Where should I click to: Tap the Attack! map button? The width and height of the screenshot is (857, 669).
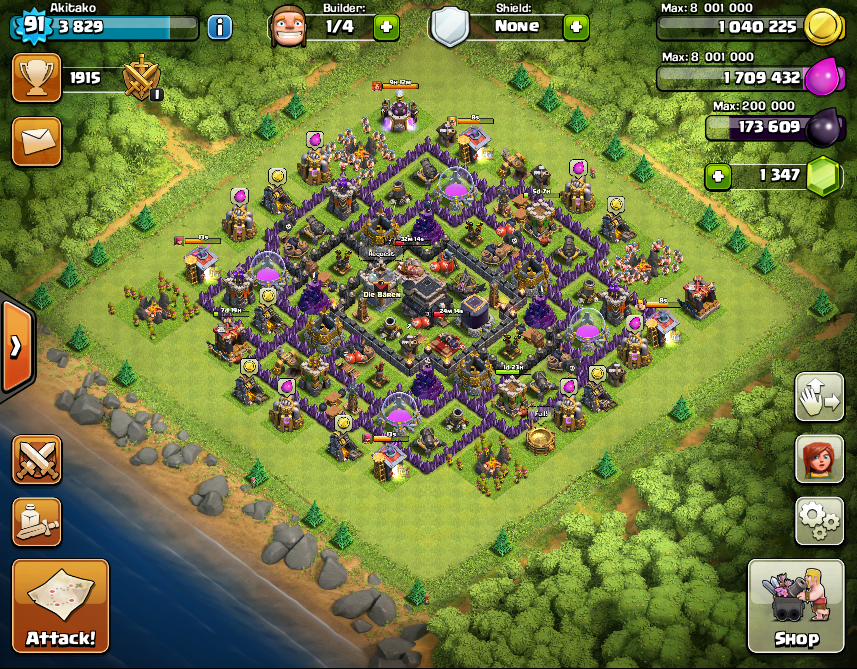(x=60, y=605)
